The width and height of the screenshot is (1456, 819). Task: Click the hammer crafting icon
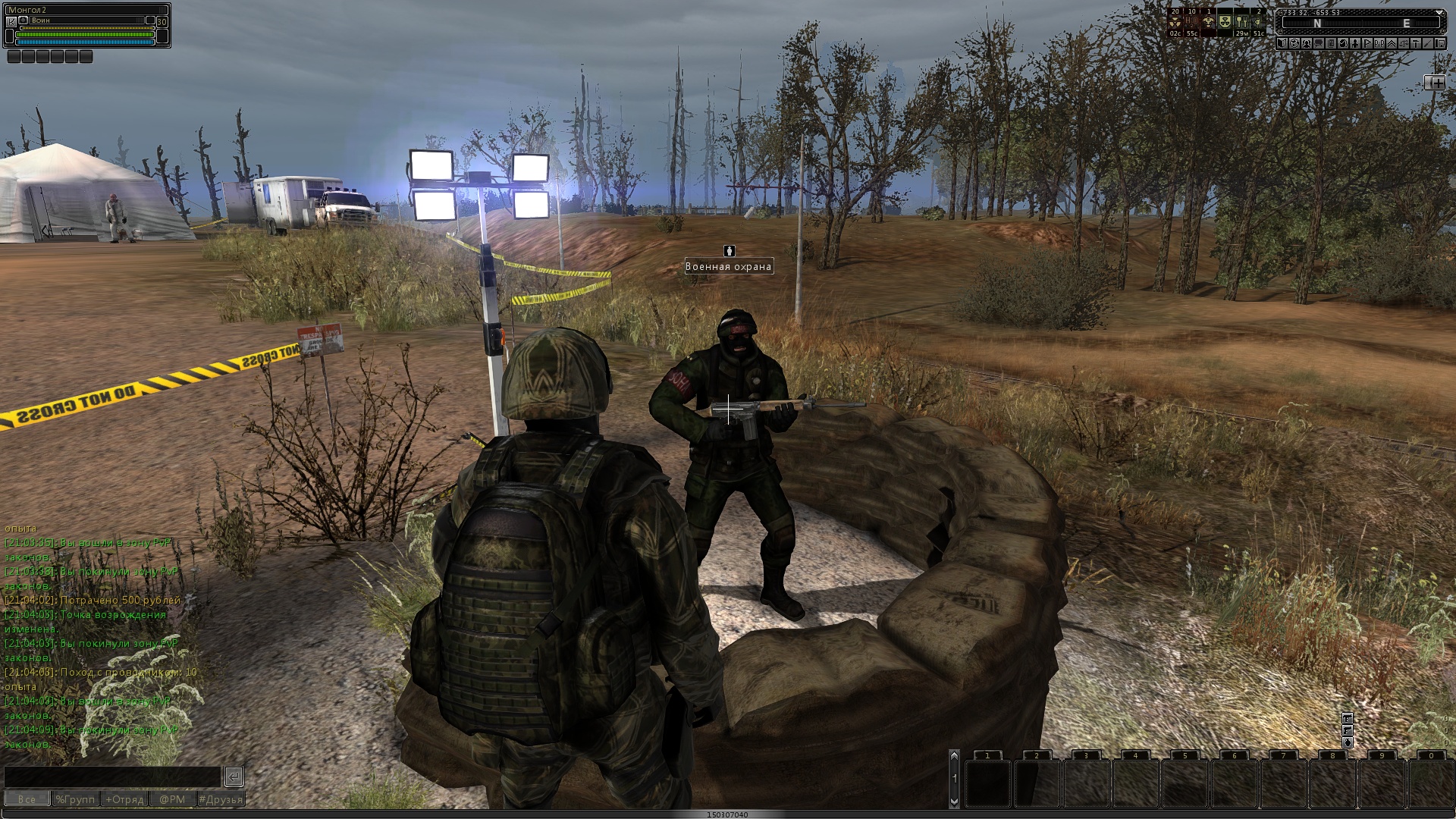tap(1415, 43)
